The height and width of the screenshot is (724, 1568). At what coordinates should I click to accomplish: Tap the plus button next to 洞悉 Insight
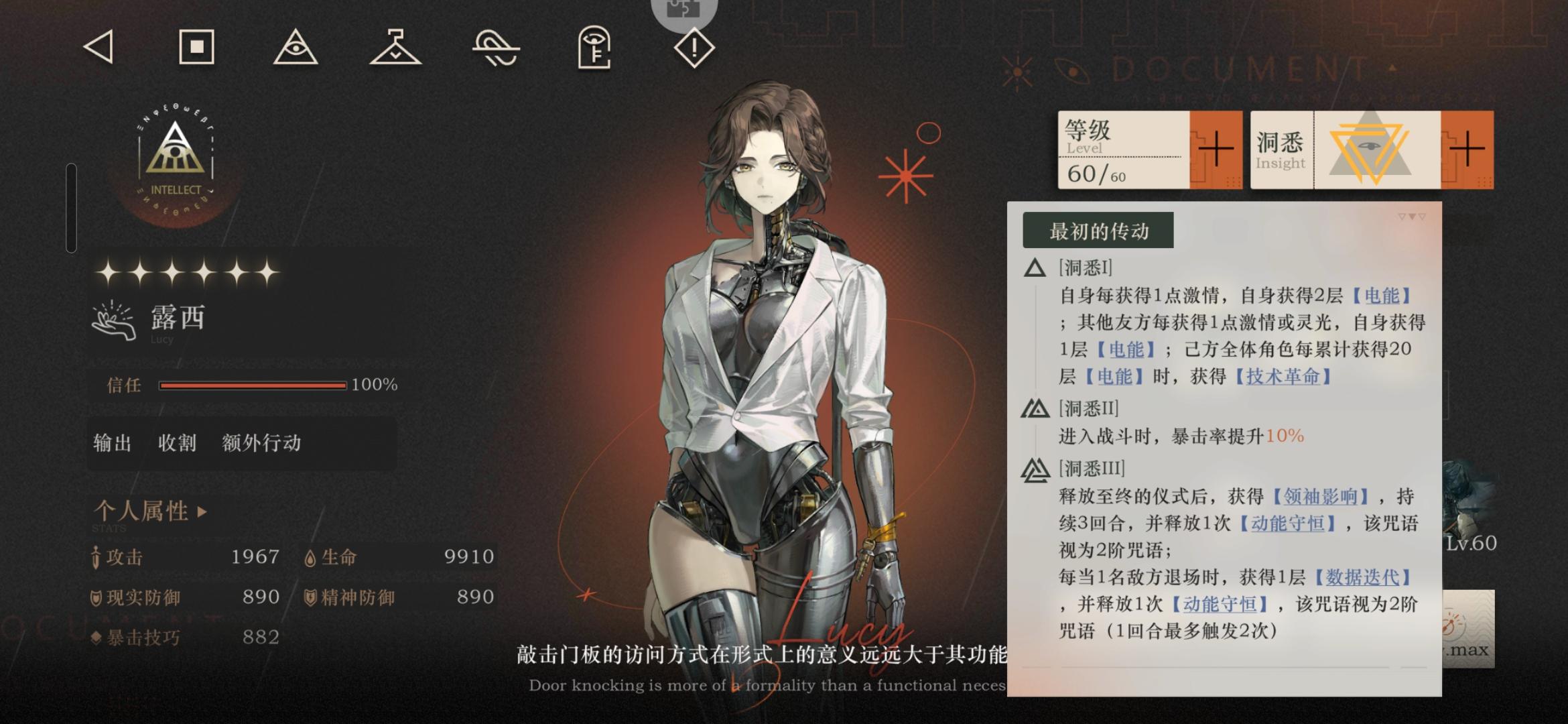[x=1466, y=149]
